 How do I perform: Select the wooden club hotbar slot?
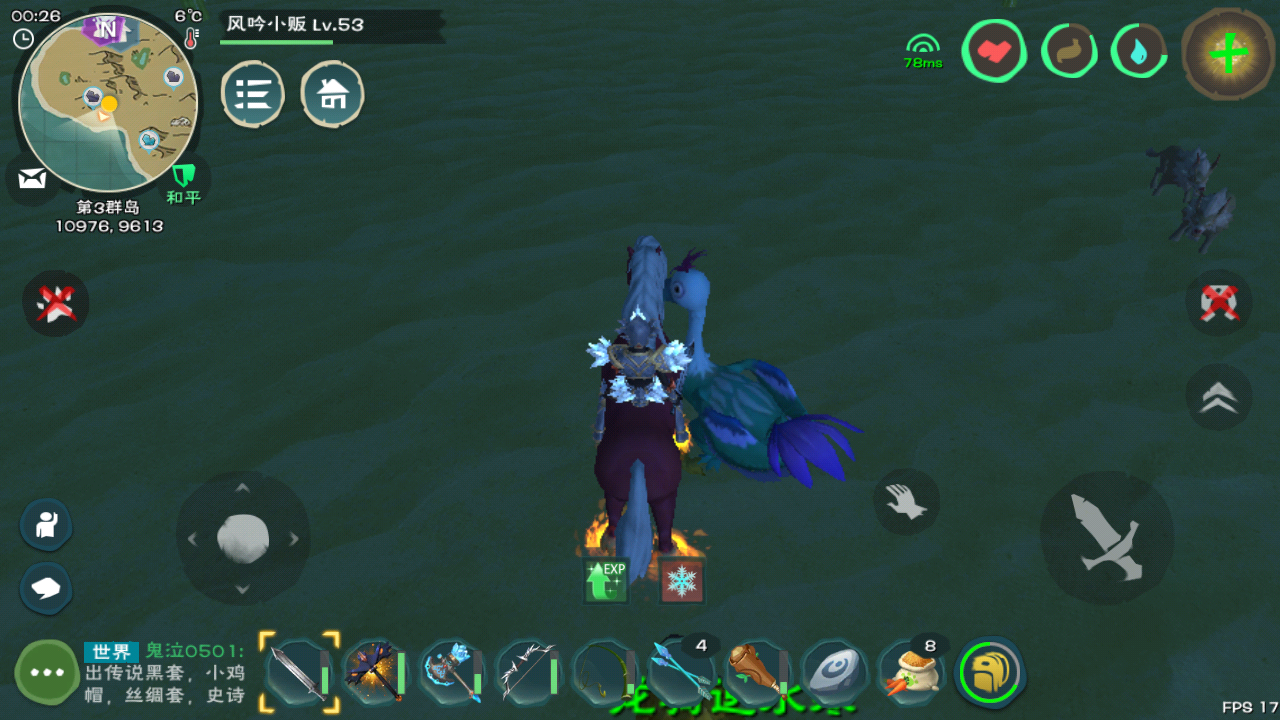pos(757,671)
